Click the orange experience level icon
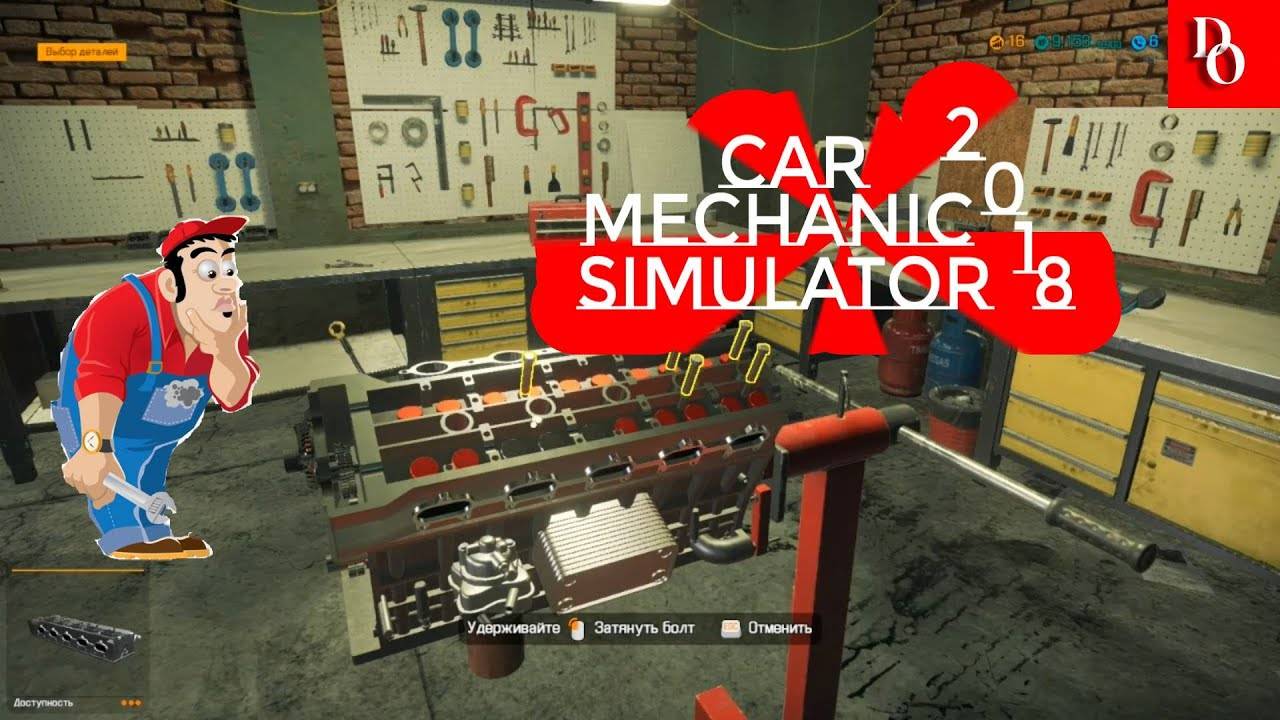Image resolution: width=1280 pixels, height=720 pixels. [x=998, y=43]
